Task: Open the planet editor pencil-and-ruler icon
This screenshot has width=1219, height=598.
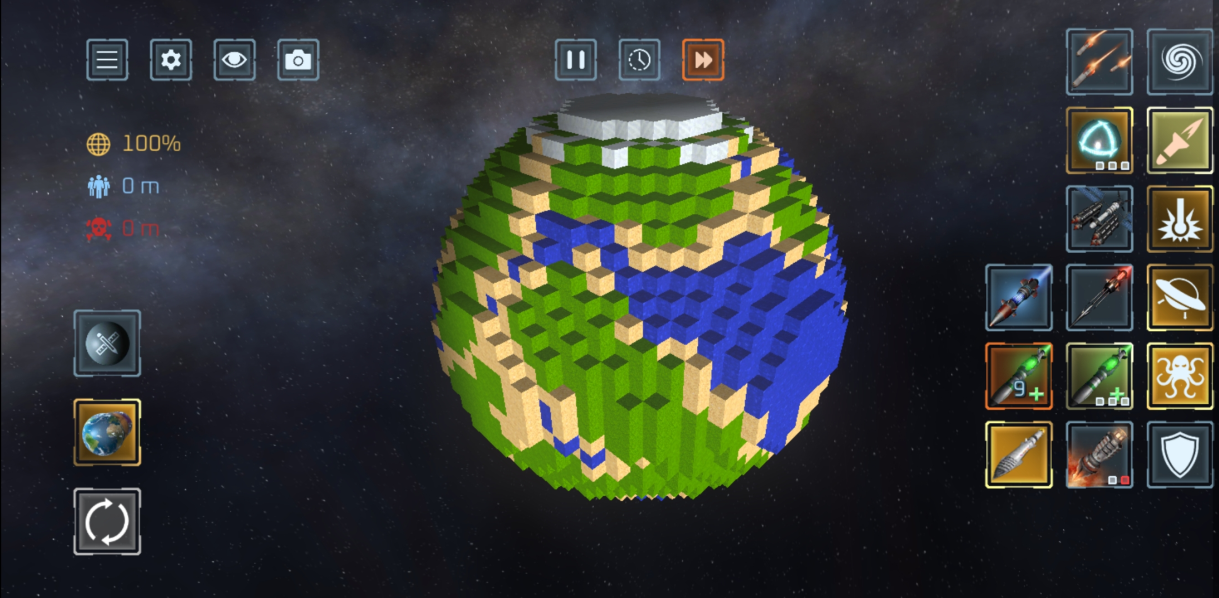Action: coord(107,343)
